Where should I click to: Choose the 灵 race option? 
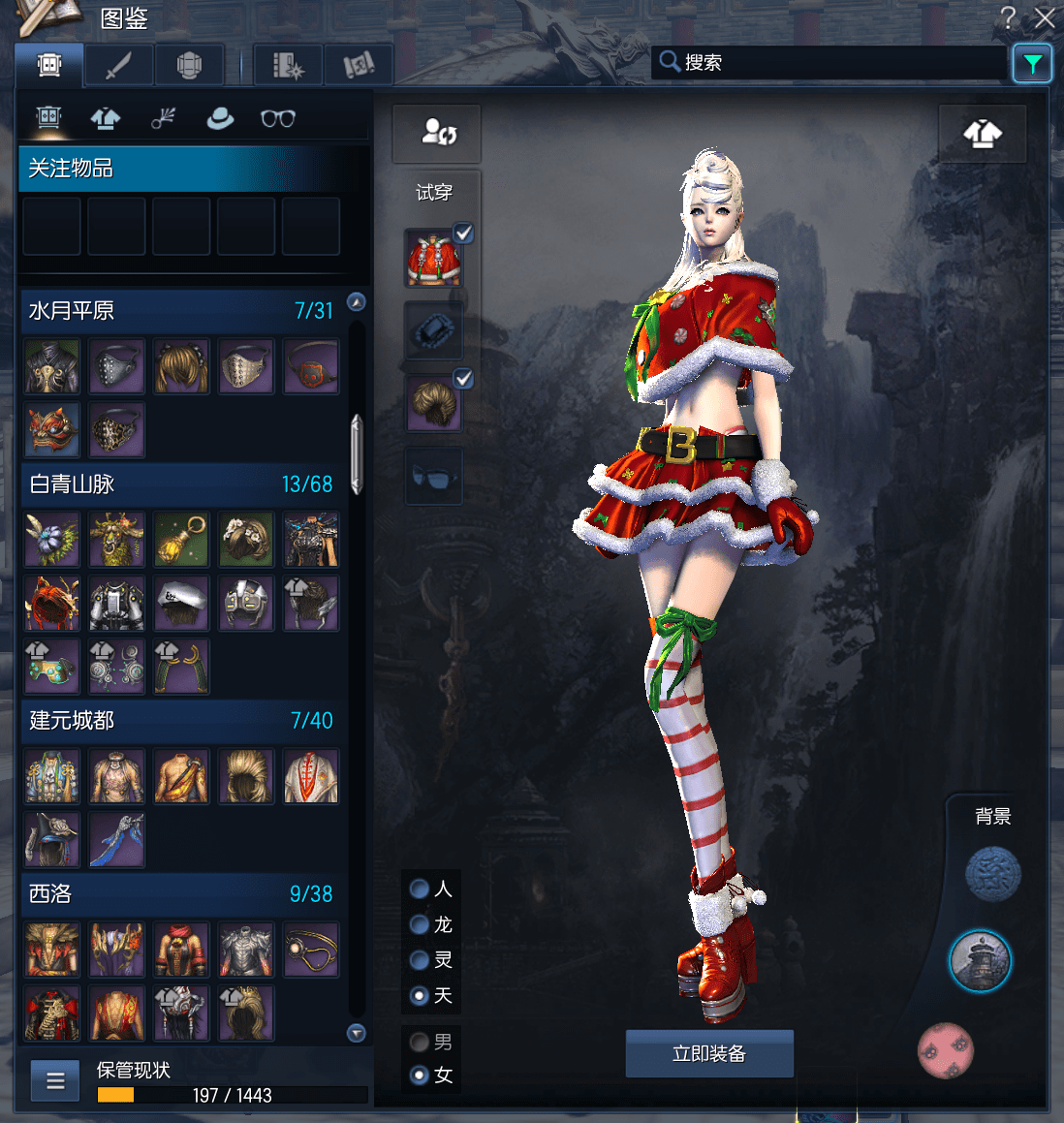click(420, 959)
